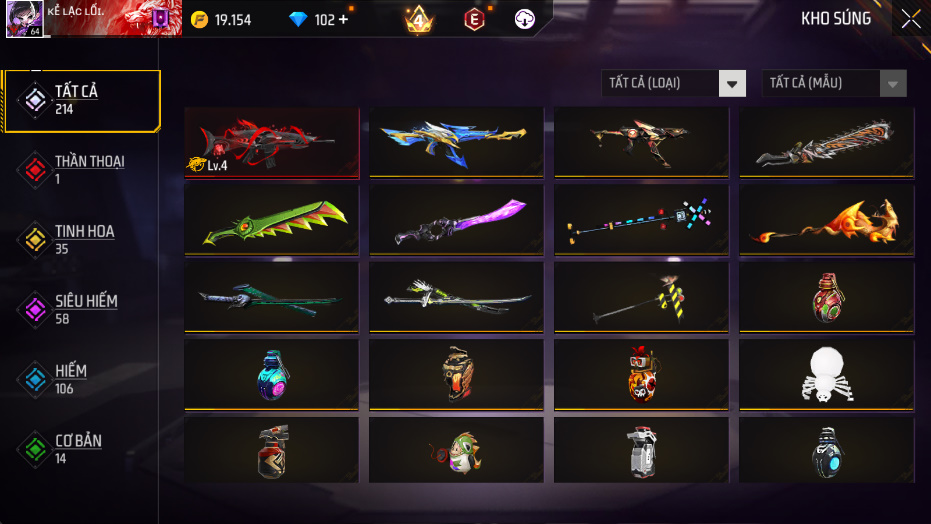This screenshot has width=931, height=524.
Task: Show the Siêu Hiếm skins tab
Action: tap(80, 309)
